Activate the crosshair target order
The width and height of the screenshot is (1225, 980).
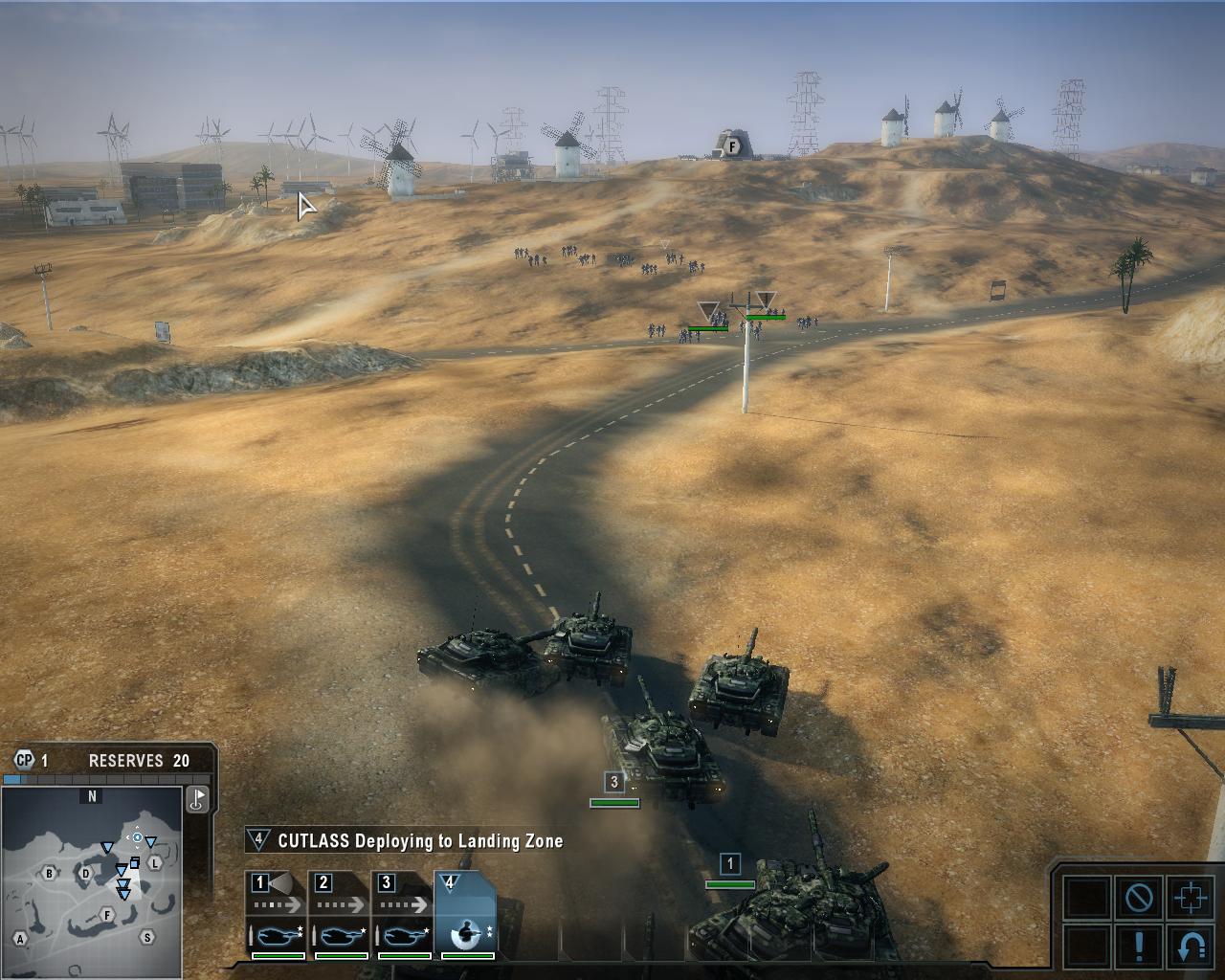[x=1191, y=898]
